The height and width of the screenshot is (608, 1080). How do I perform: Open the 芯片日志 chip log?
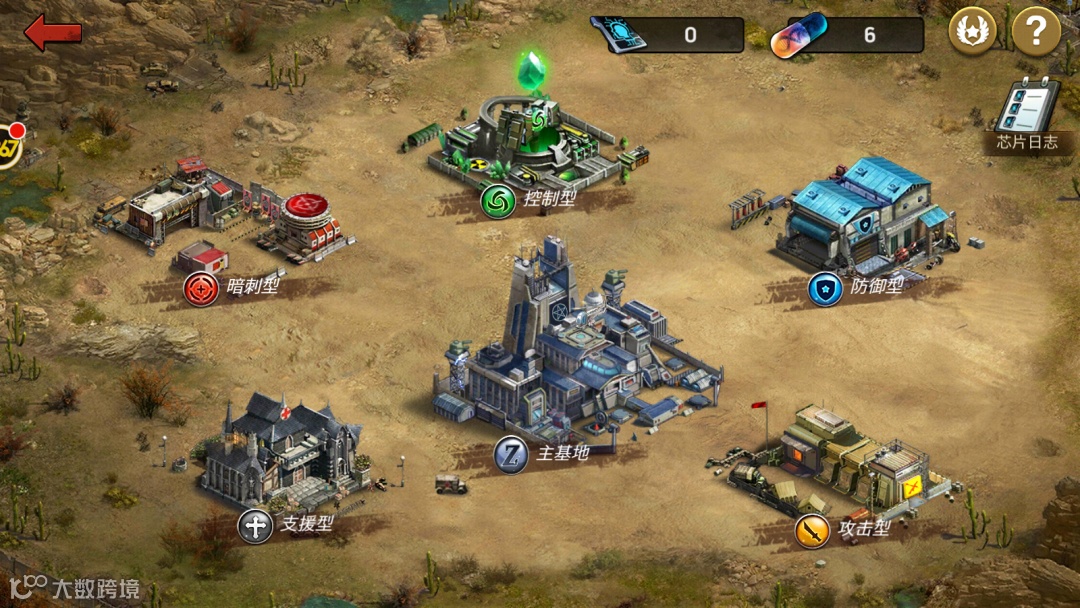[x=1027, y=116]
